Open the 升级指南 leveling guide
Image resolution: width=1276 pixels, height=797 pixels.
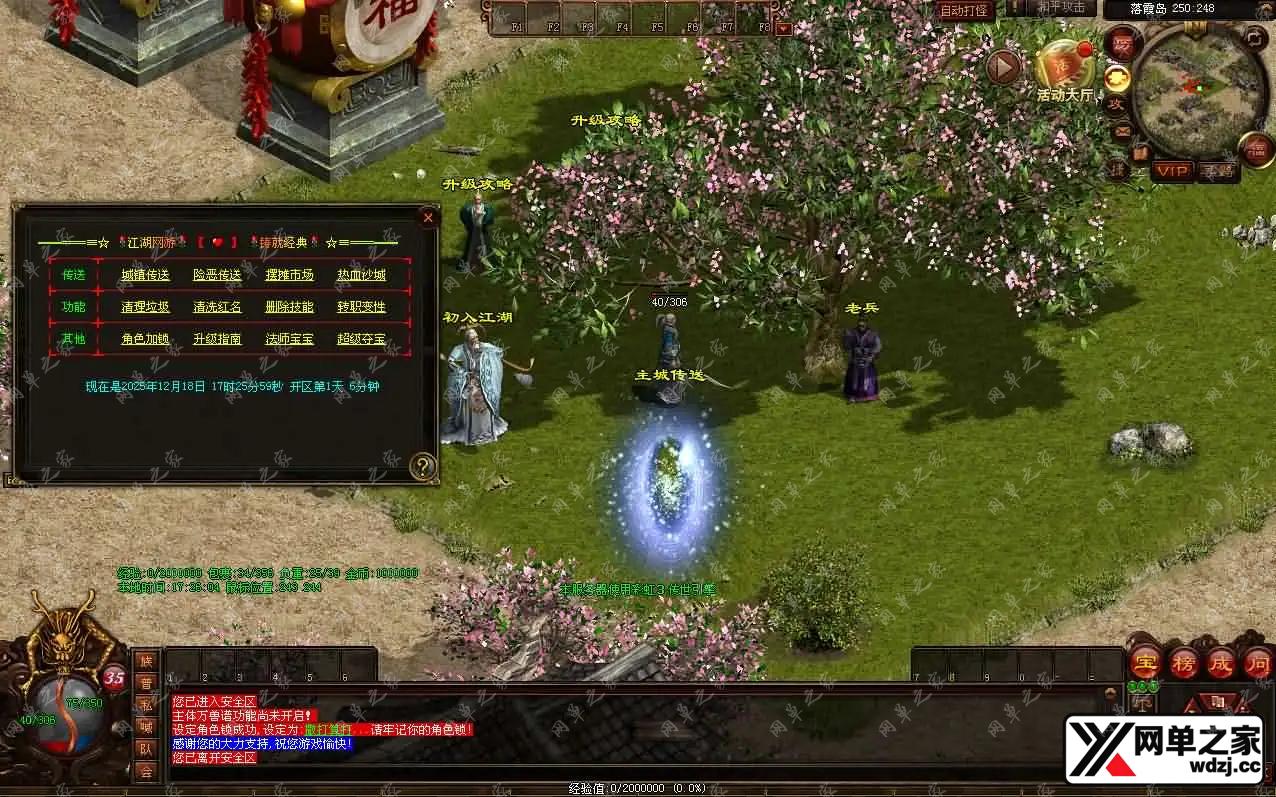[x=217, y=339]
